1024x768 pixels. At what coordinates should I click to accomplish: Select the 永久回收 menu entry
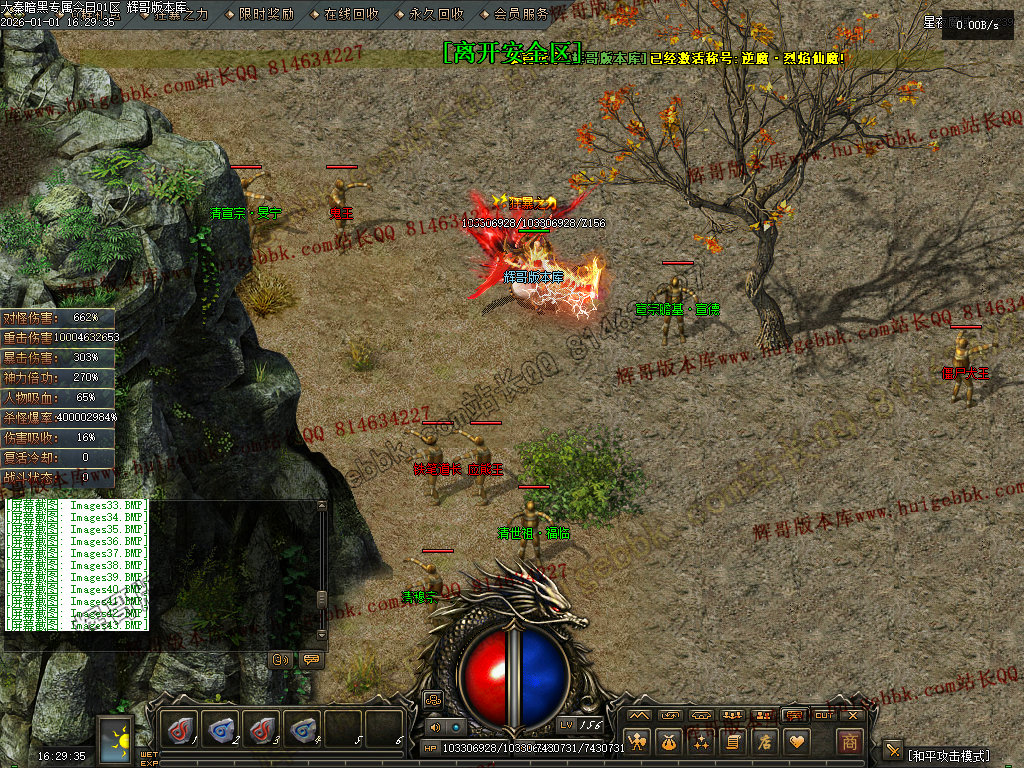(436, 14)
